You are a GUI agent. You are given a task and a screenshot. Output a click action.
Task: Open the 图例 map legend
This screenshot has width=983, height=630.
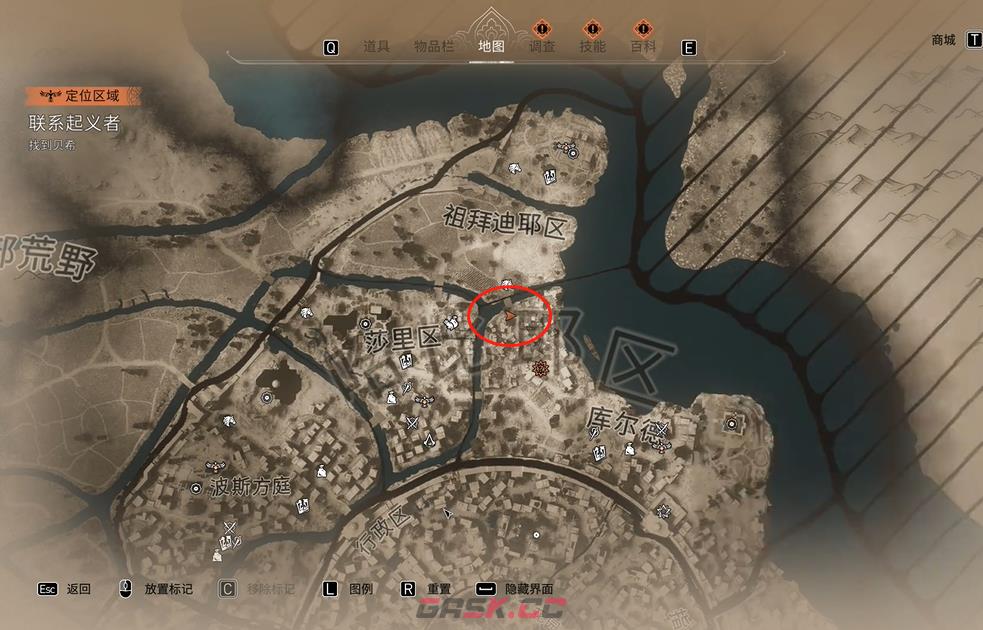[x=360, y=589]
